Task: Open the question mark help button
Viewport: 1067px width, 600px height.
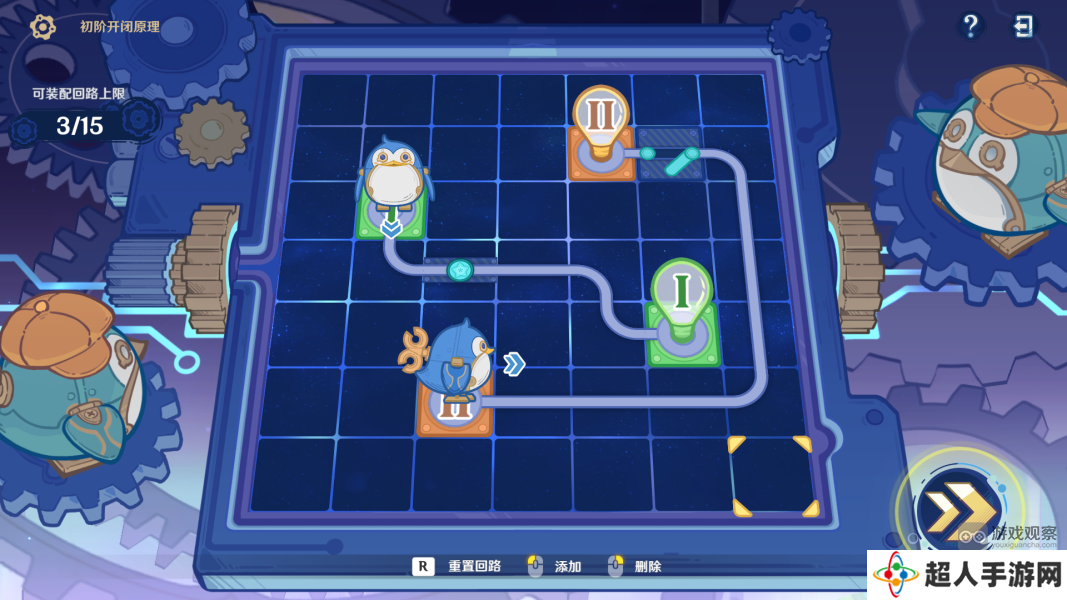Action: 970,26
